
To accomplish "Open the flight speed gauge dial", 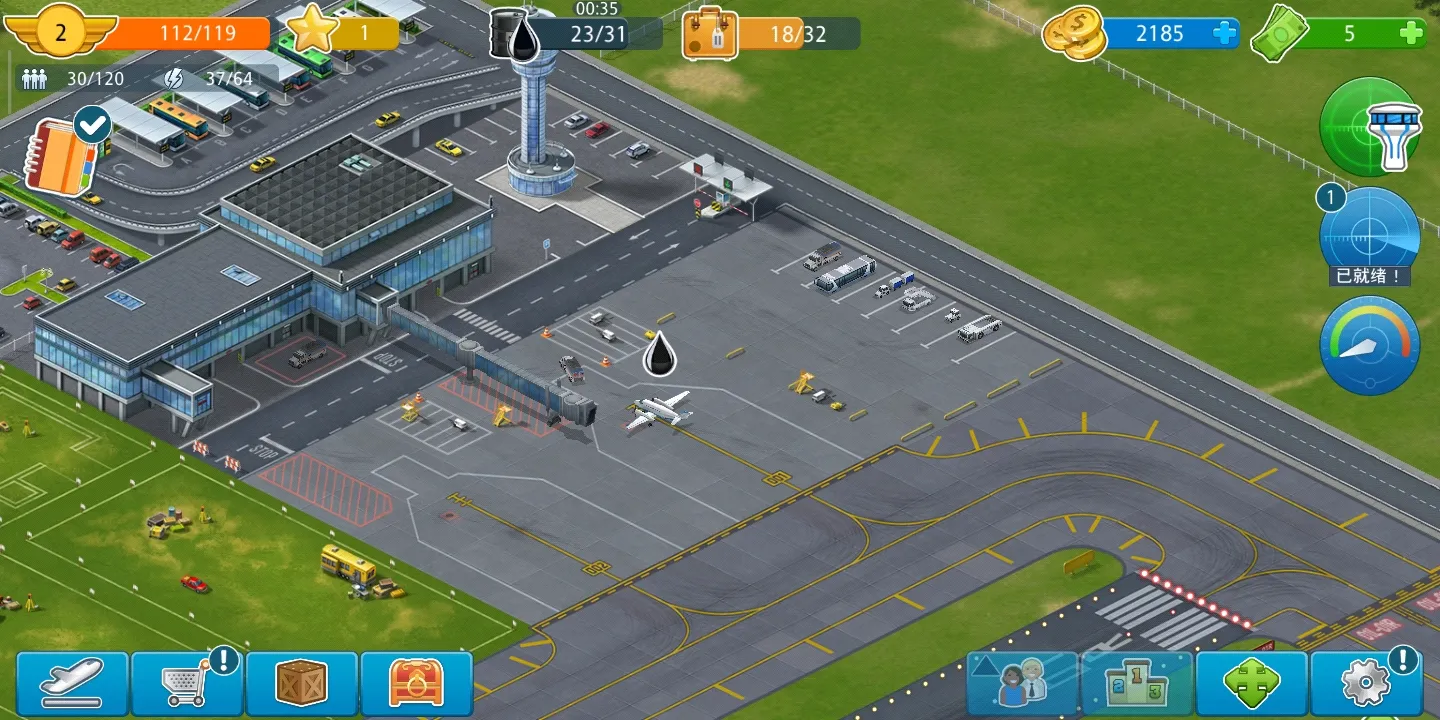I will (x=1370, y=344).
